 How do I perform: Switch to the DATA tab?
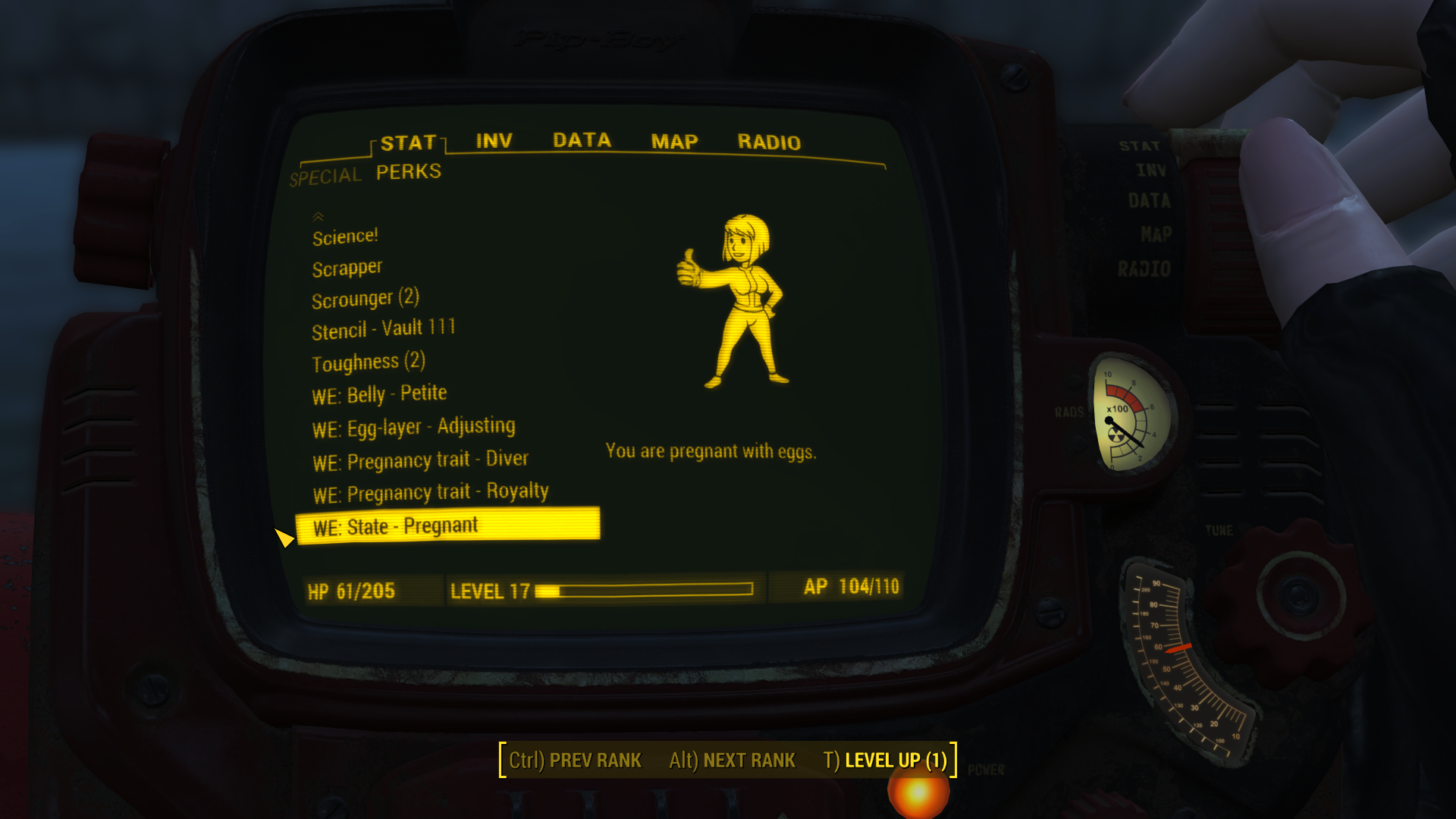click(x=582, y=140)
